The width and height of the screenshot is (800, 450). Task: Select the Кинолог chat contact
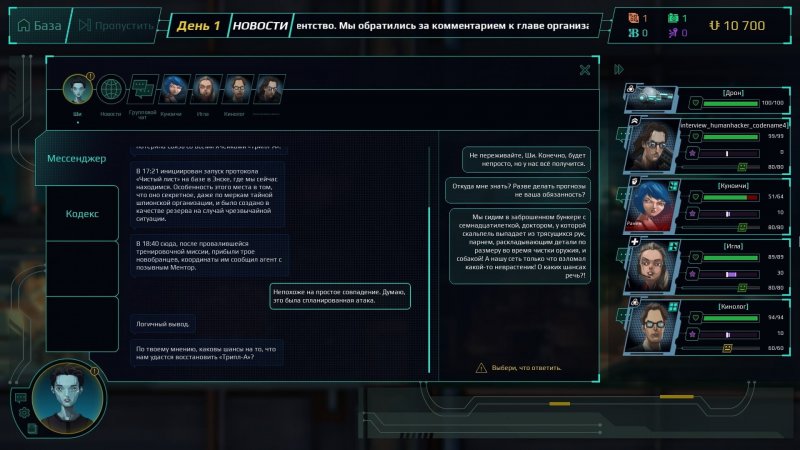tap(236, 90)
